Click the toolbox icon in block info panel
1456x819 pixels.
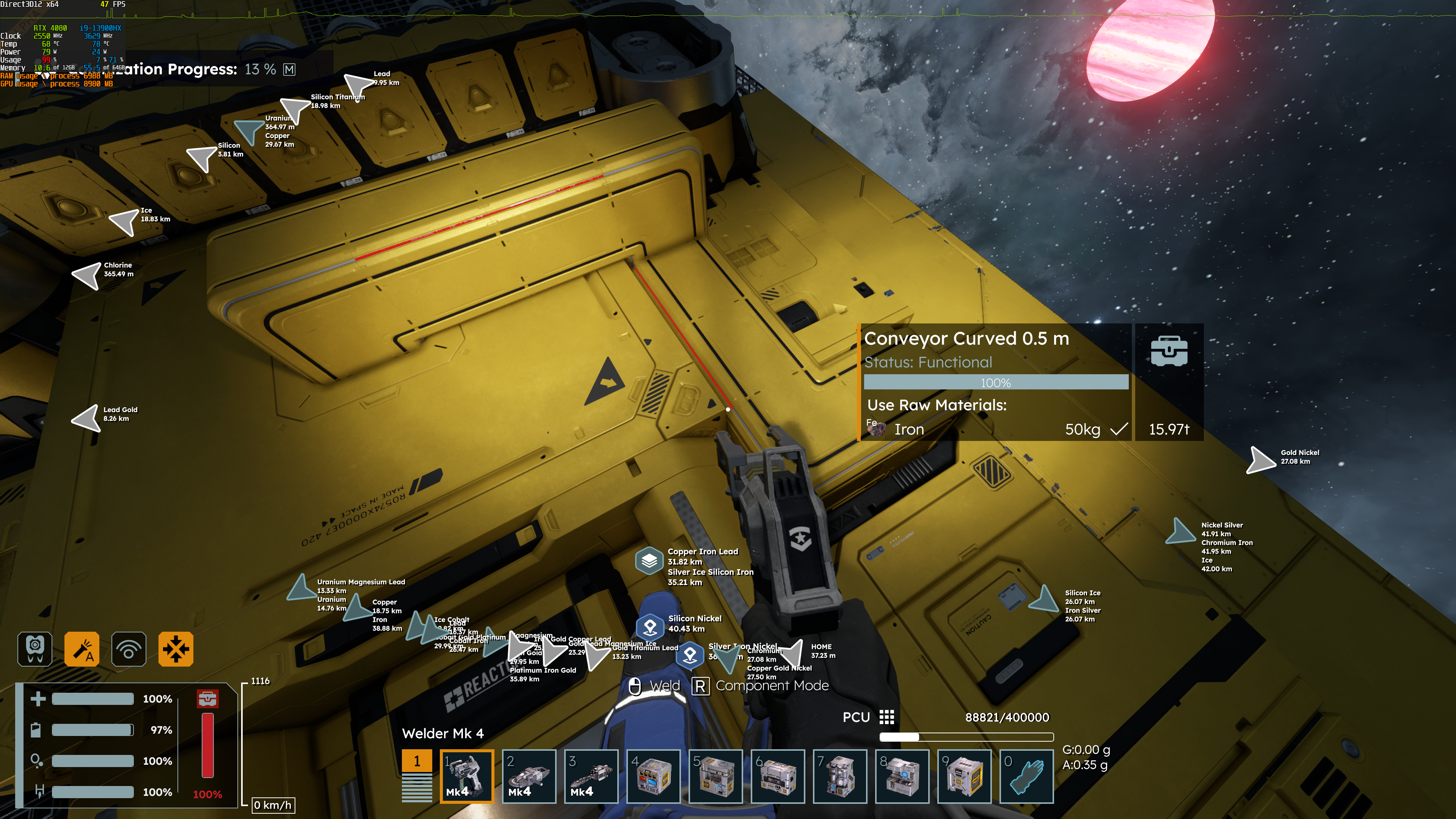click(1169, 351)
